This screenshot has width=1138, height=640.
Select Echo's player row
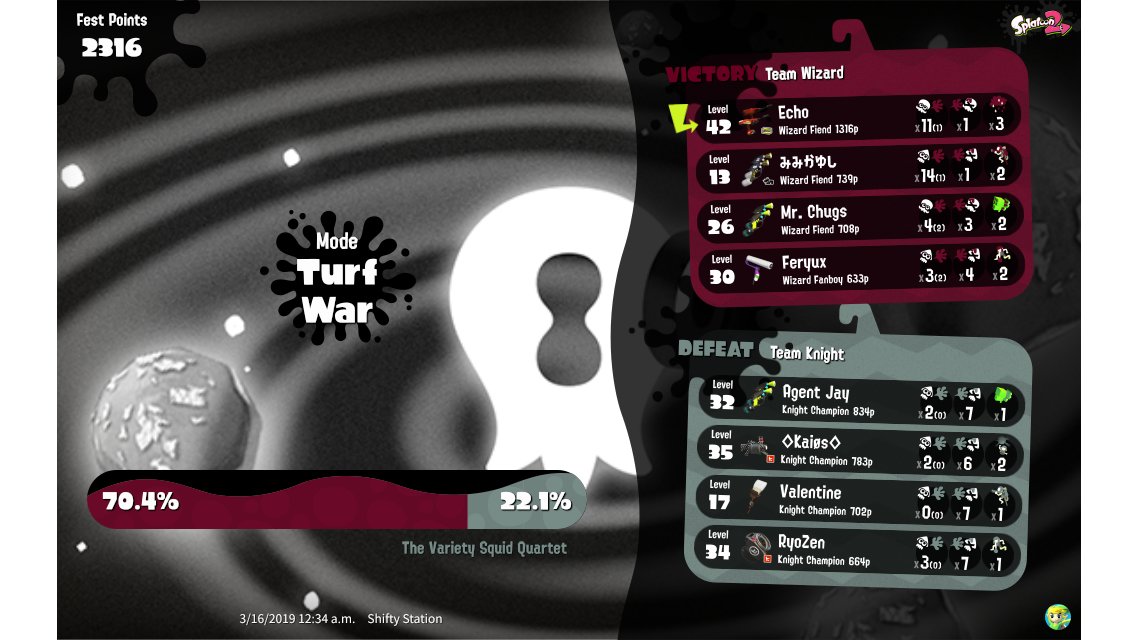tap(858, 119)
